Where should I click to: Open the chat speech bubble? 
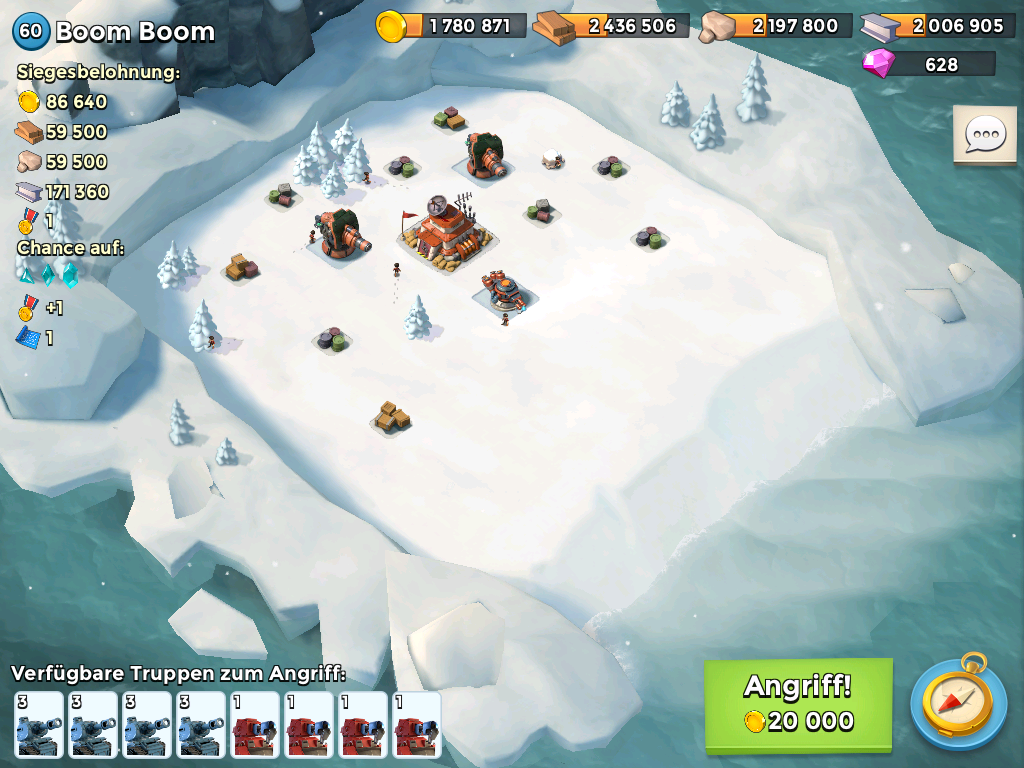click(984, 135)
